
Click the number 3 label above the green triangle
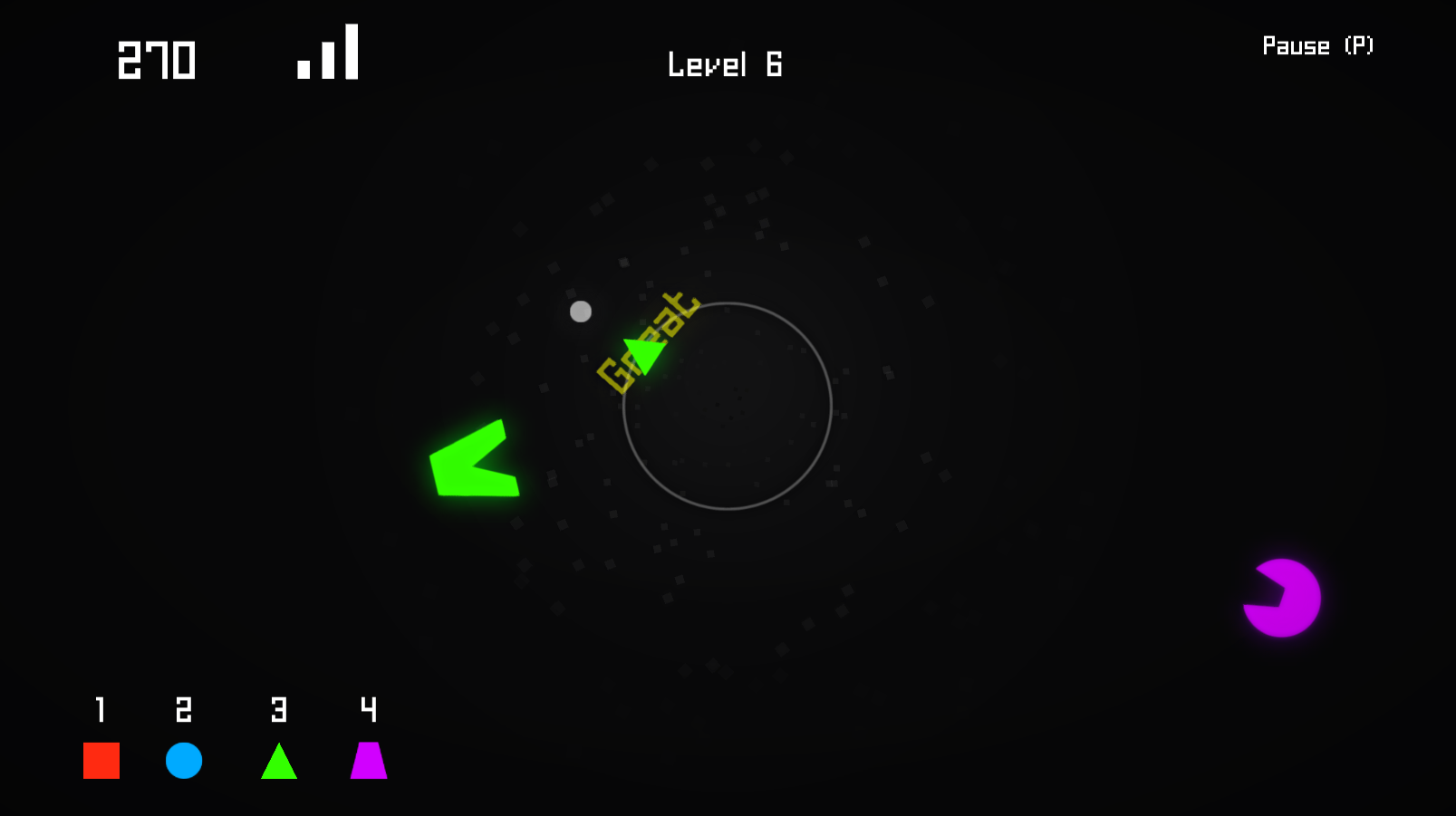point(279,710)
